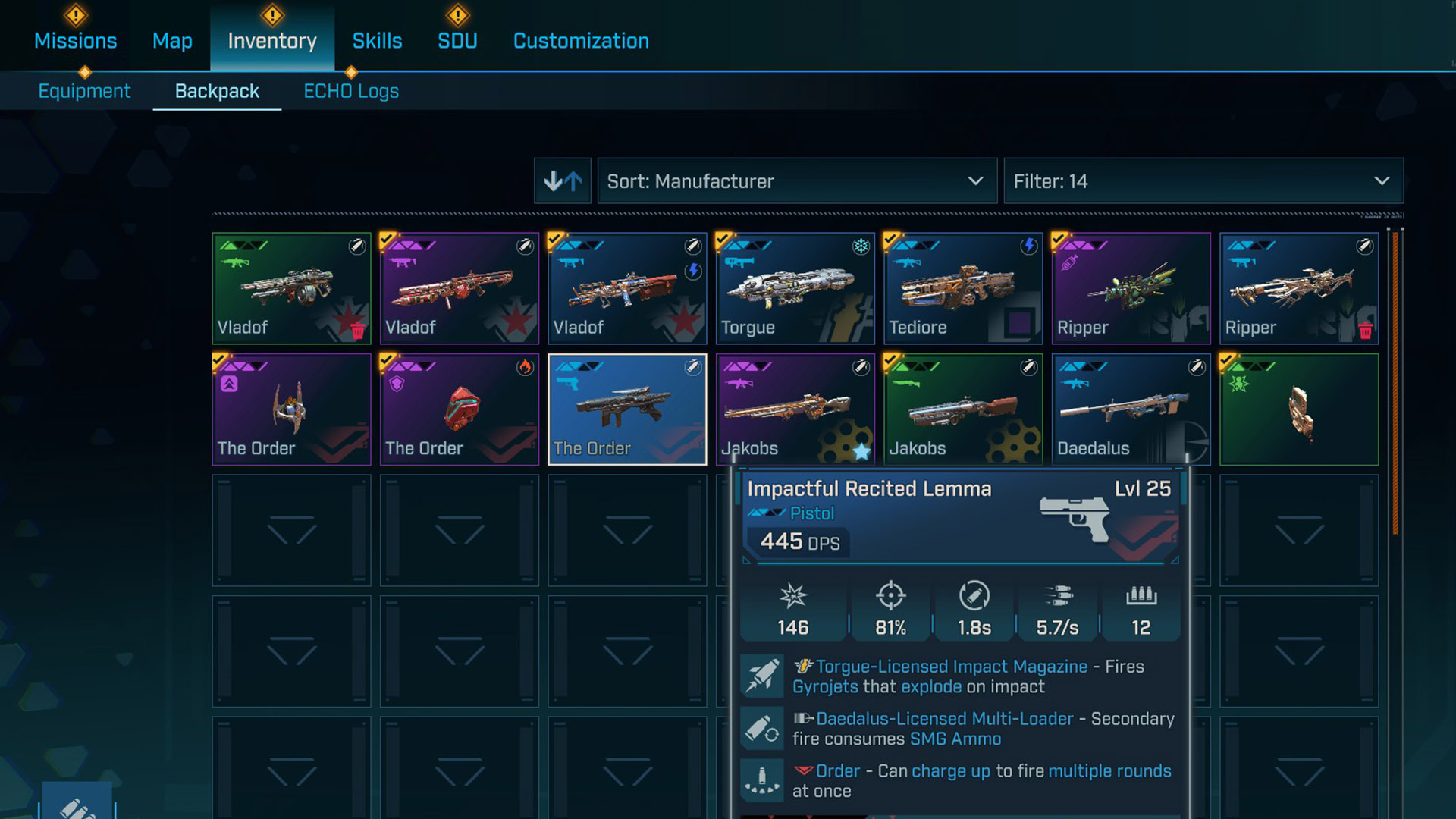Viewport: 1456px width, 819px height.
Task: Show the ECHO Logs sub-tab
Action: tap(351, 91)
